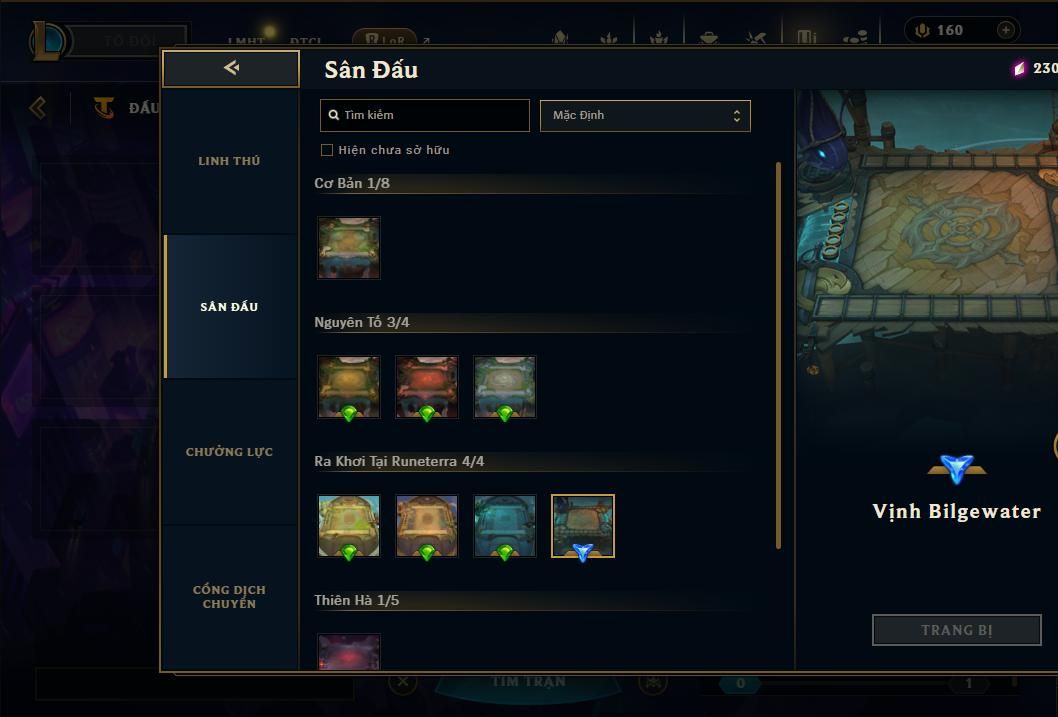
Task: Click the plus button beside 160 currency
Action: click(x=1006, y=30)
